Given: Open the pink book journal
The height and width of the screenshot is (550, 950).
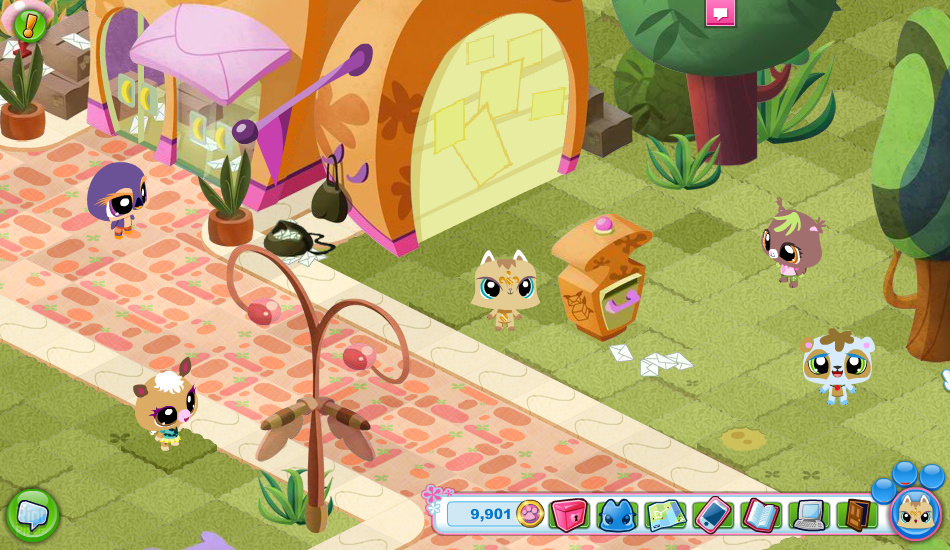Looking at the screenshot, I should [x=760, y=514].
